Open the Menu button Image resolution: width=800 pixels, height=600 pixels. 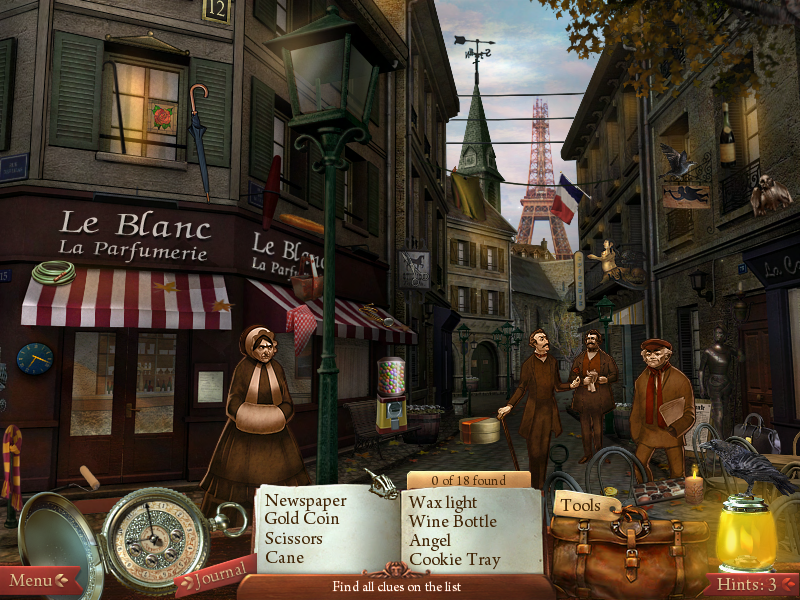tap(38, 580)
